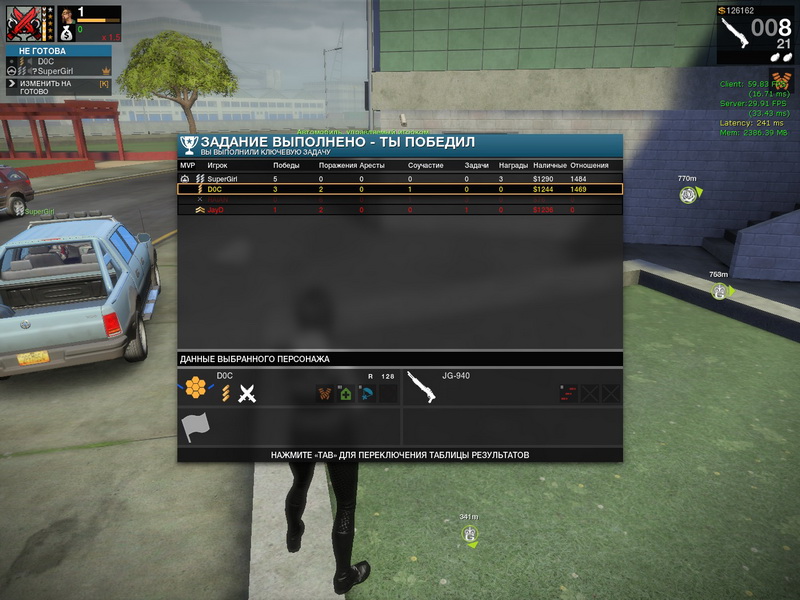Click the character portrait in top HUD
Screen dimensions: 800x600
[67, 15]
